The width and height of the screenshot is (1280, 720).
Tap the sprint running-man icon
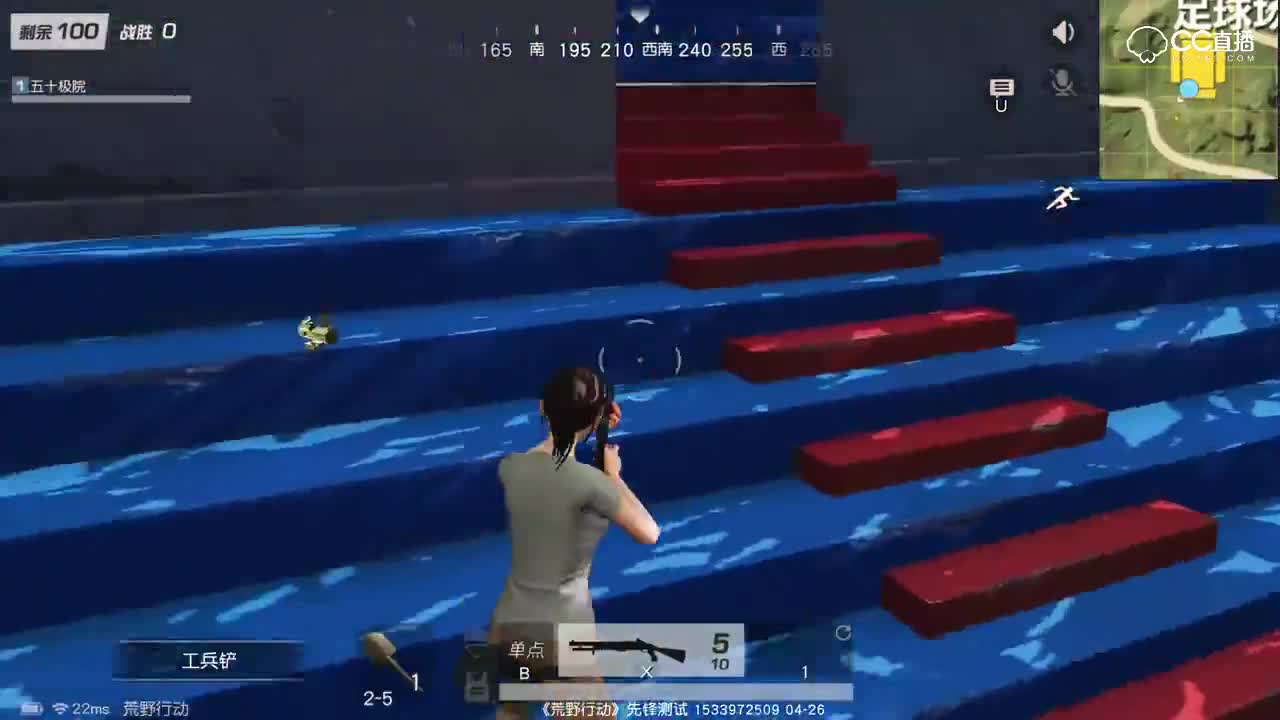coord(1061,199)
